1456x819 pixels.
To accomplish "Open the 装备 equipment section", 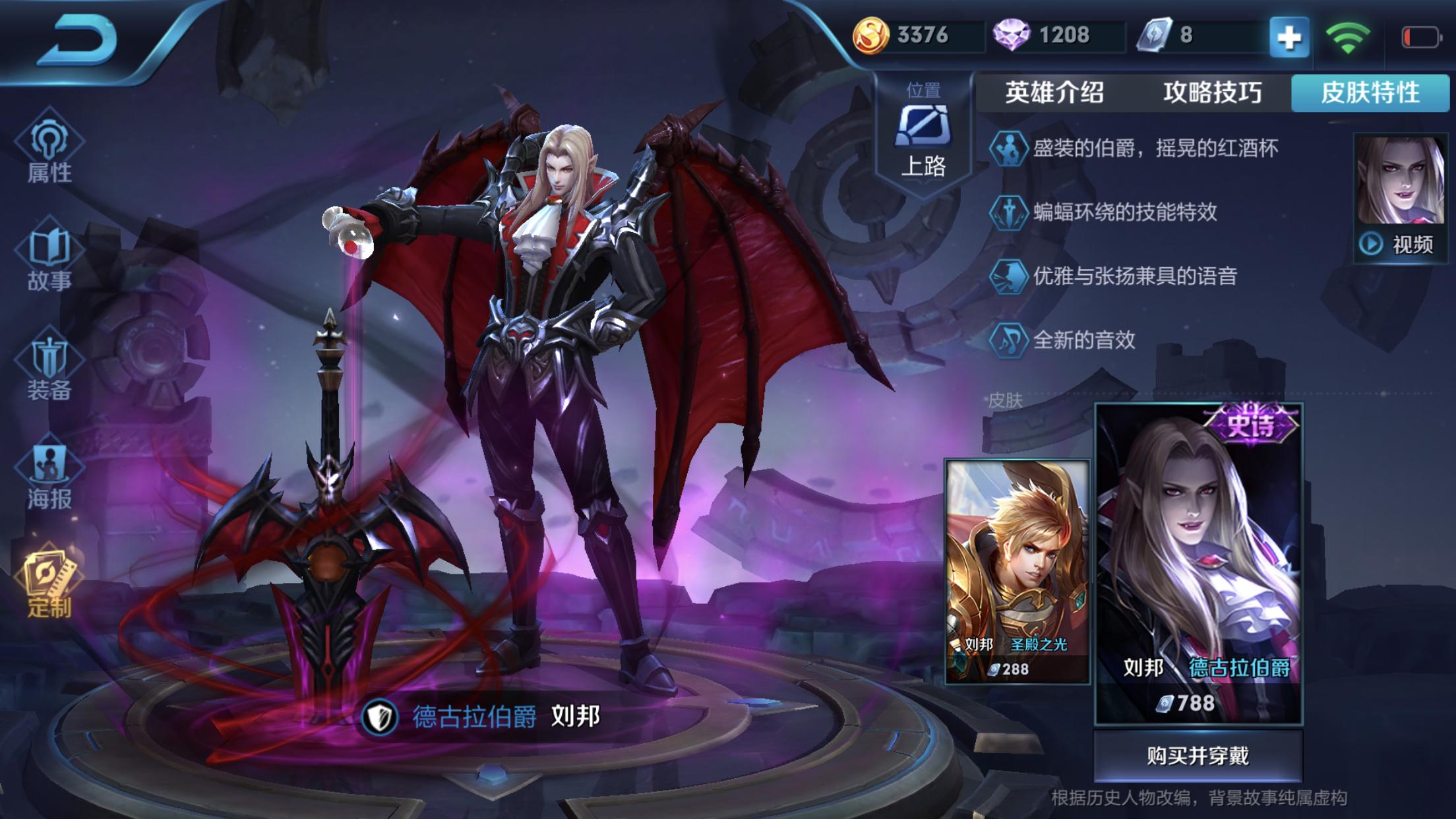I will pos(49,369).
